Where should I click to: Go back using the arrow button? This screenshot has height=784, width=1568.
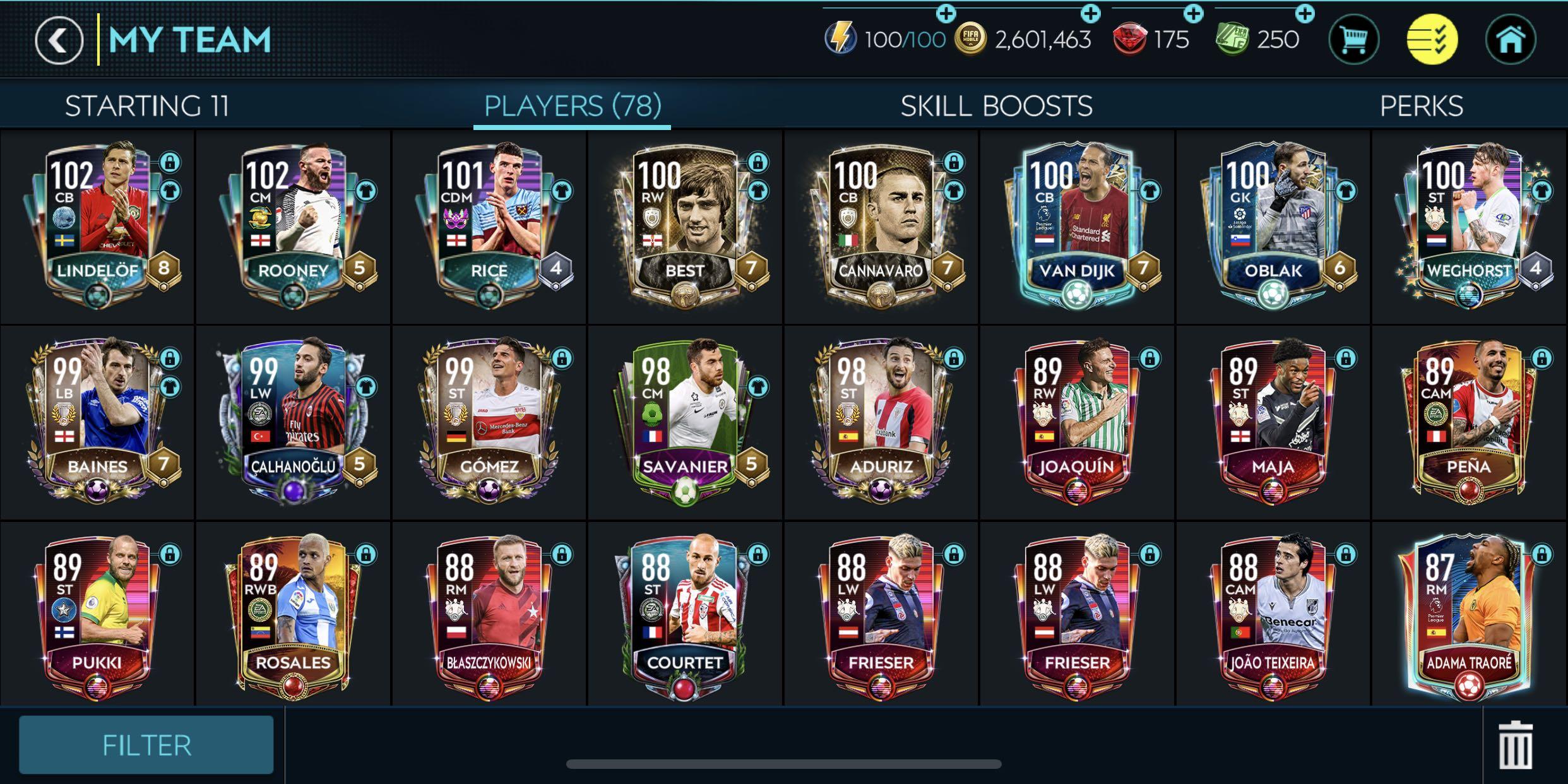tap(58, 39)
